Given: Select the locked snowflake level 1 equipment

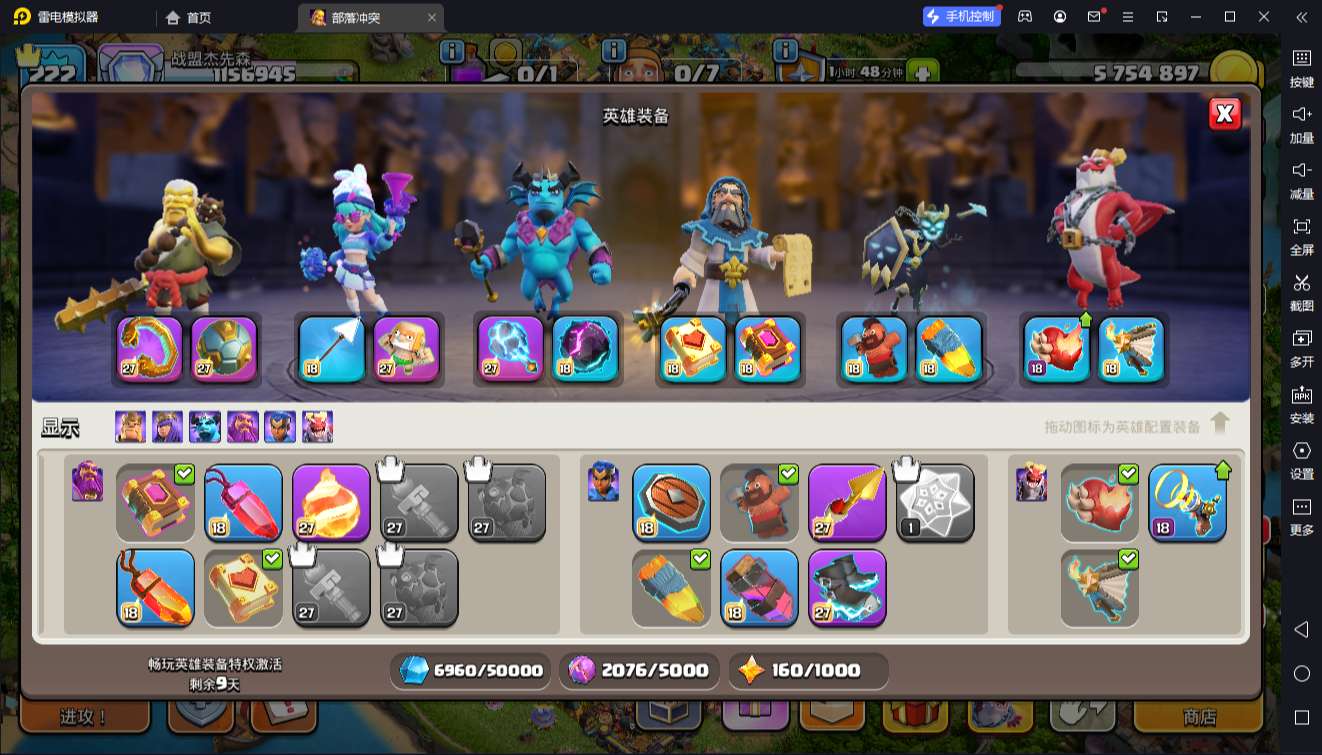Looking at the screenshot, I should click(x=935, y=501).
